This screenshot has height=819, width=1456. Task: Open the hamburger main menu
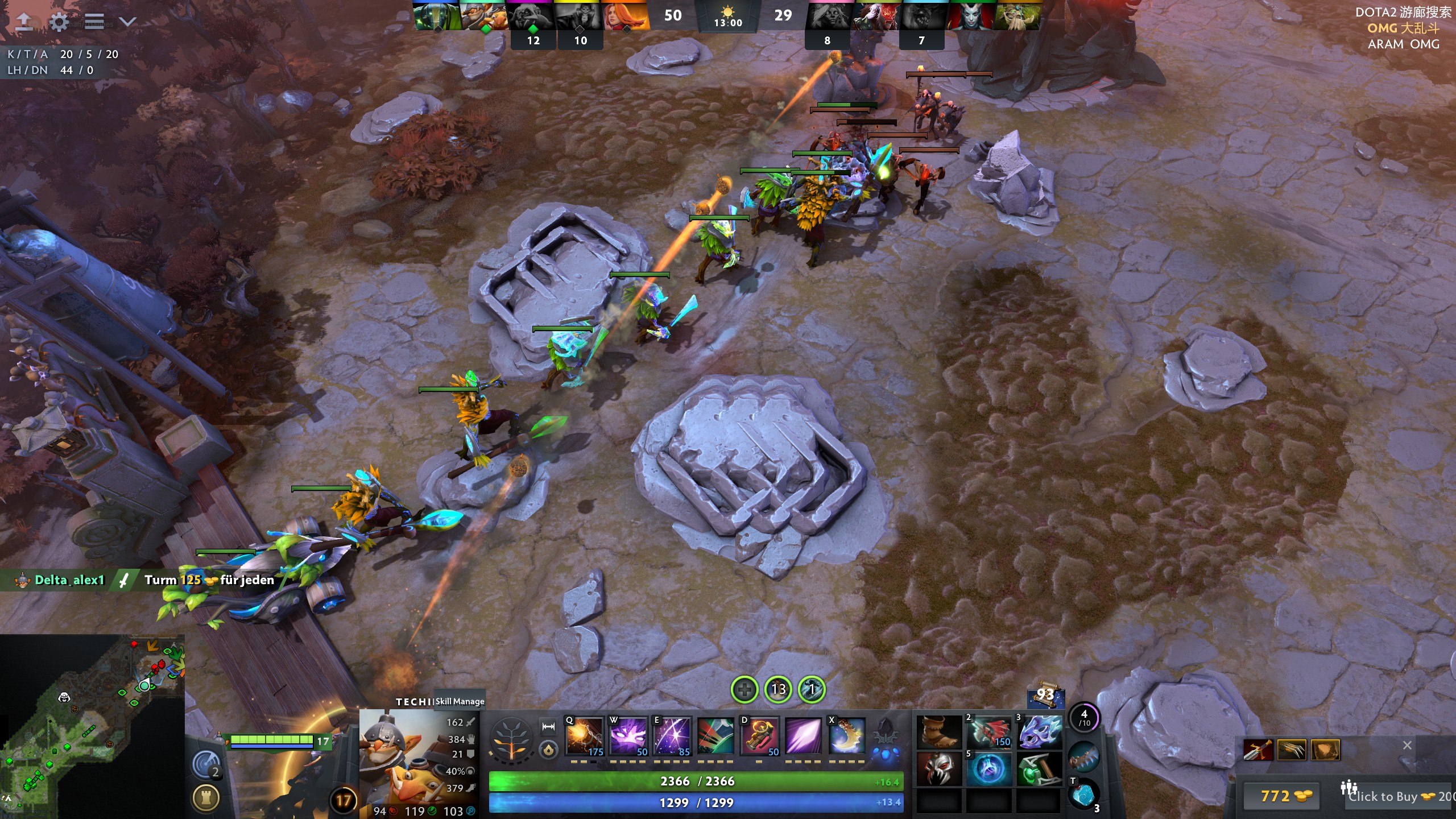(x=94, y=22)
